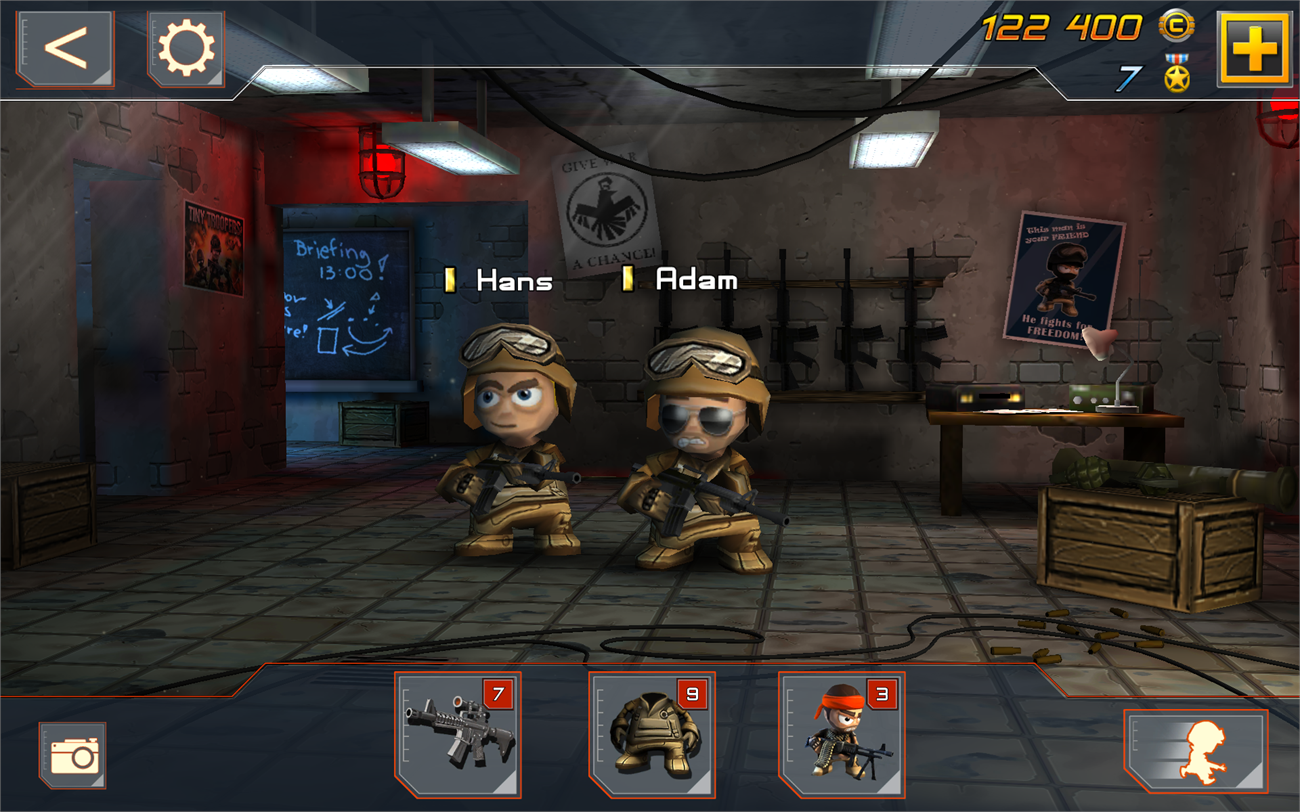Tap the yellow plus button to add currency
Viewport: 1300px width, 812px height.
pos(1253,48)
